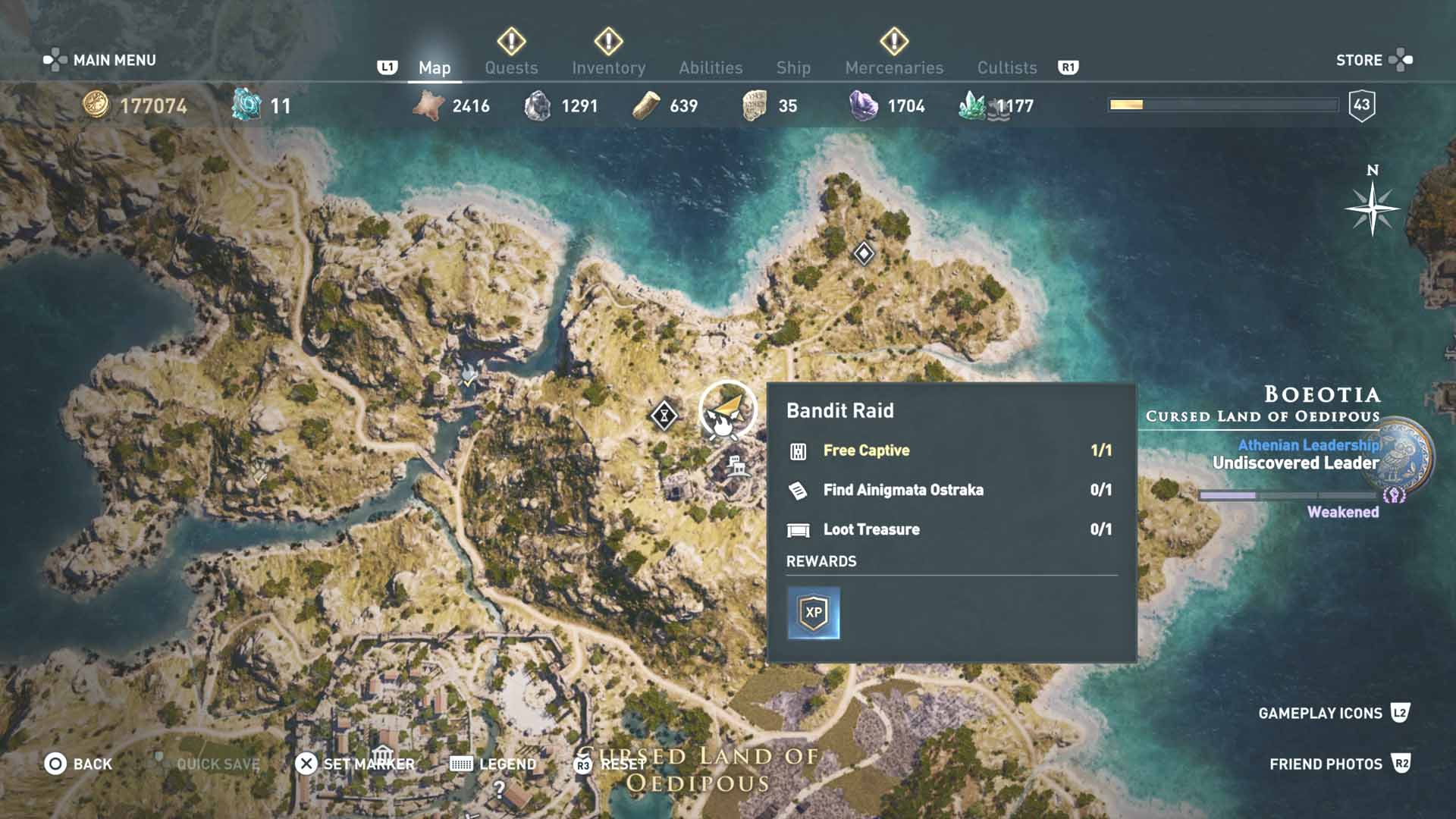Image resolution: width=1456 pixels, height=819 pixels.
Task: Show the Cultists tab
Action: tap(1006, 67)
